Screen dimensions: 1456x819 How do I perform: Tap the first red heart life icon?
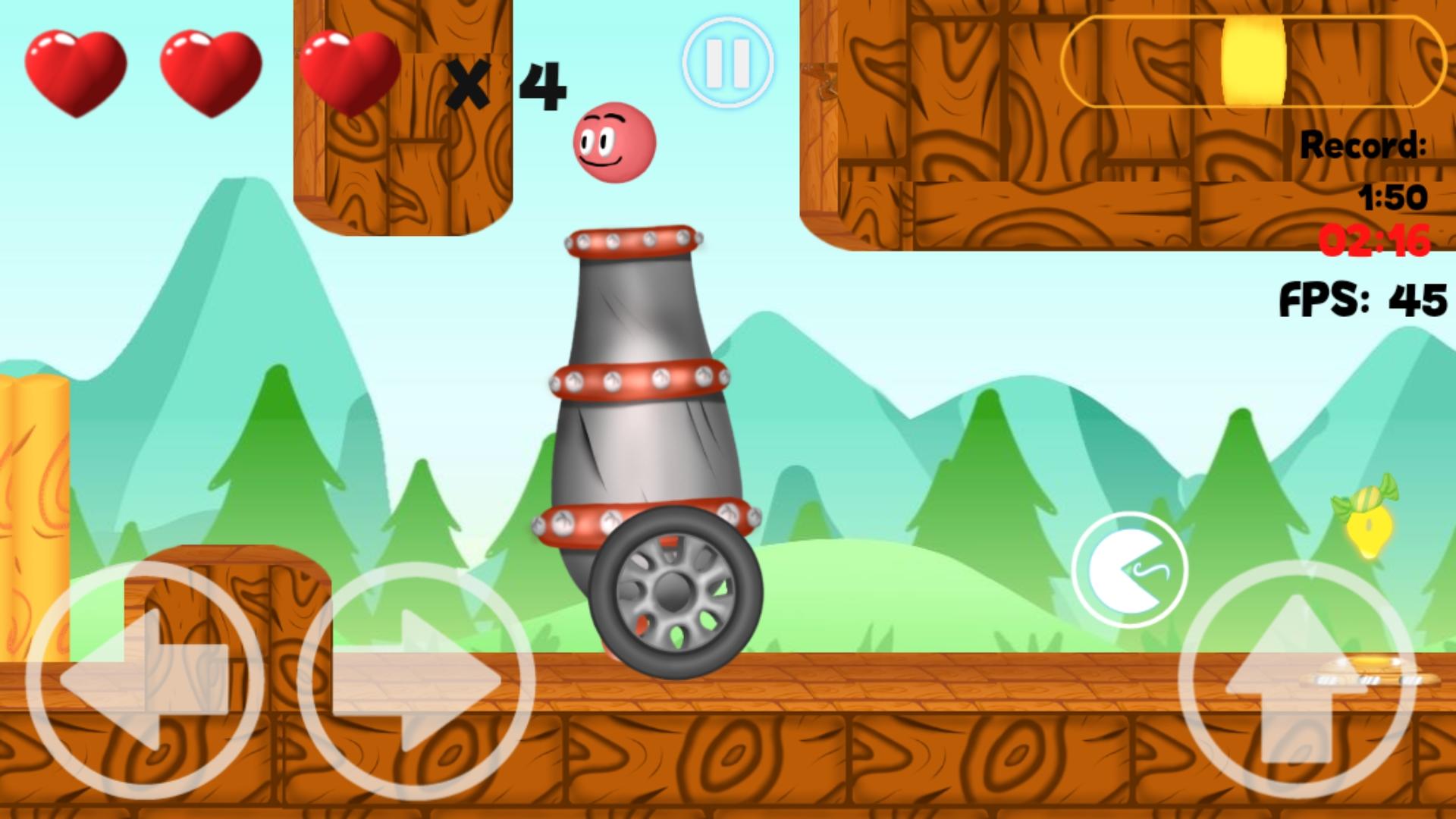(76, 72)
